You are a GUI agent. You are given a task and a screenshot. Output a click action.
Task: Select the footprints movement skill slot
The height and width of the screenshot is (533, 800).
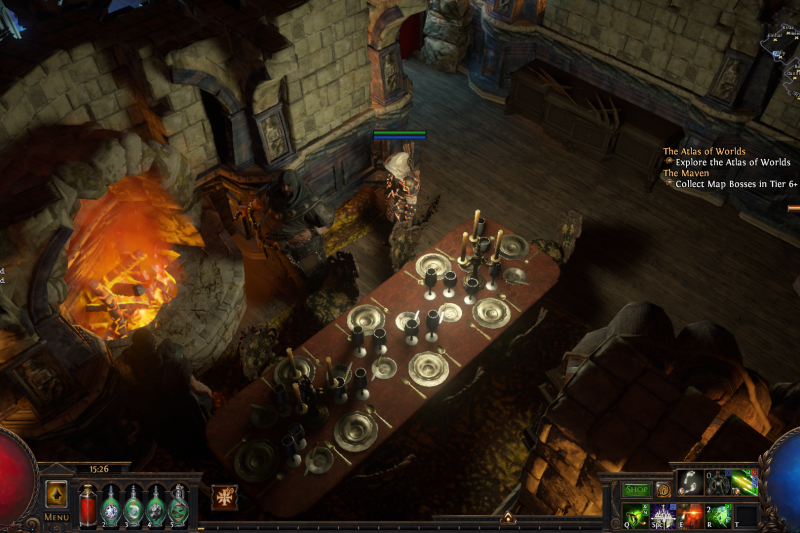[690, 483]
